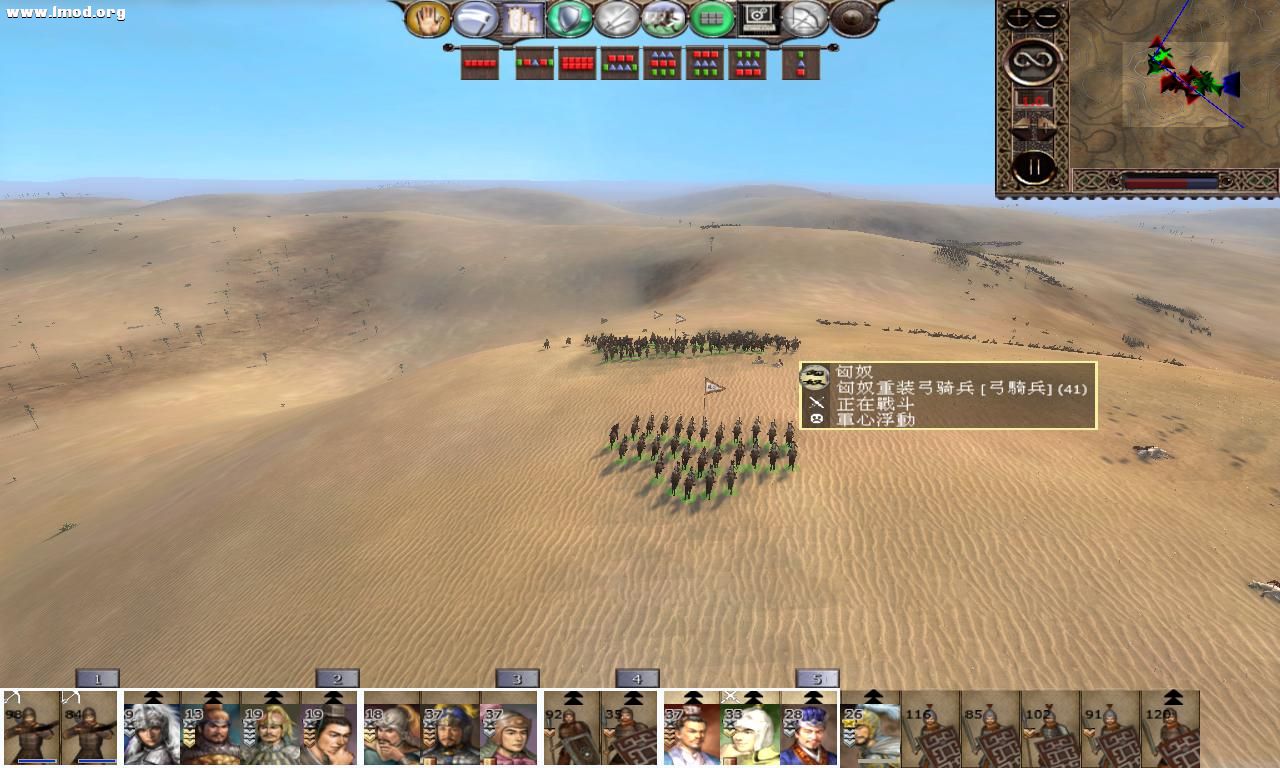Zoom in the minimap with the plus control
Screen dimensions: 1280x768
pyautogui.click(x=1017, y=16)
